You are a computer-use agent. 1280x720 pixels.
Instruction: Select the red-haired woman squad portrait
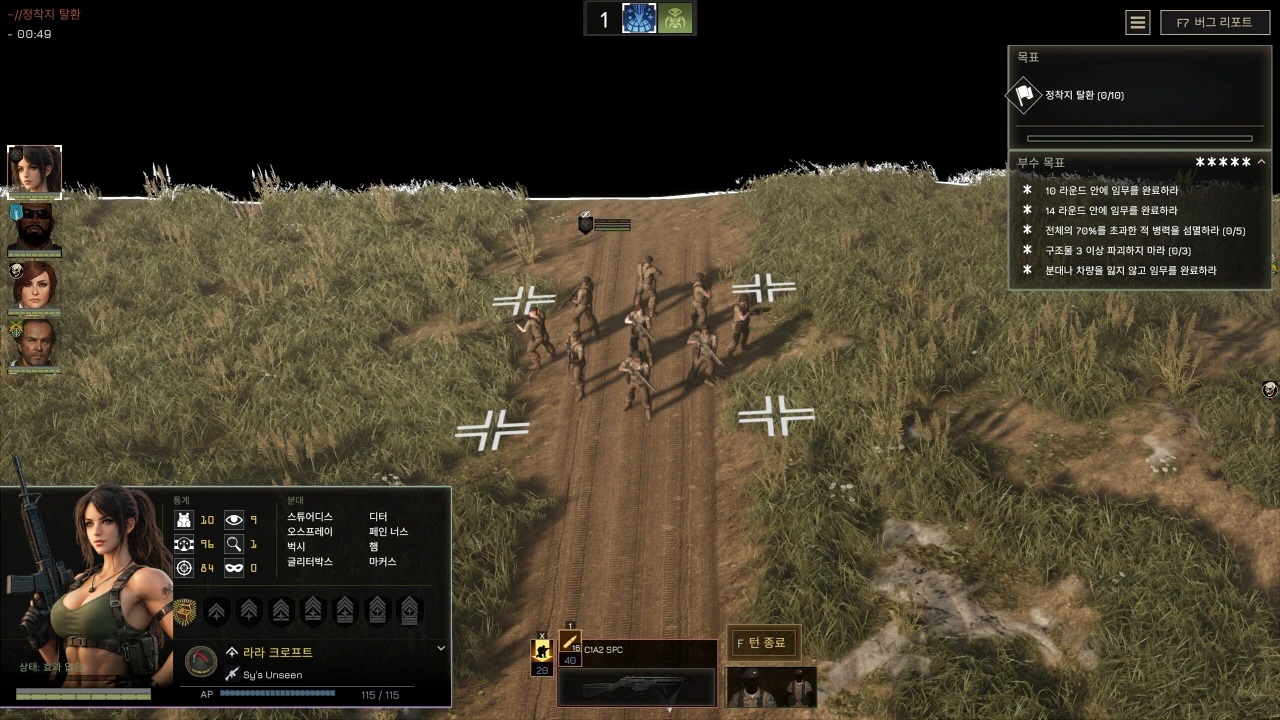[x=35, y=286]
